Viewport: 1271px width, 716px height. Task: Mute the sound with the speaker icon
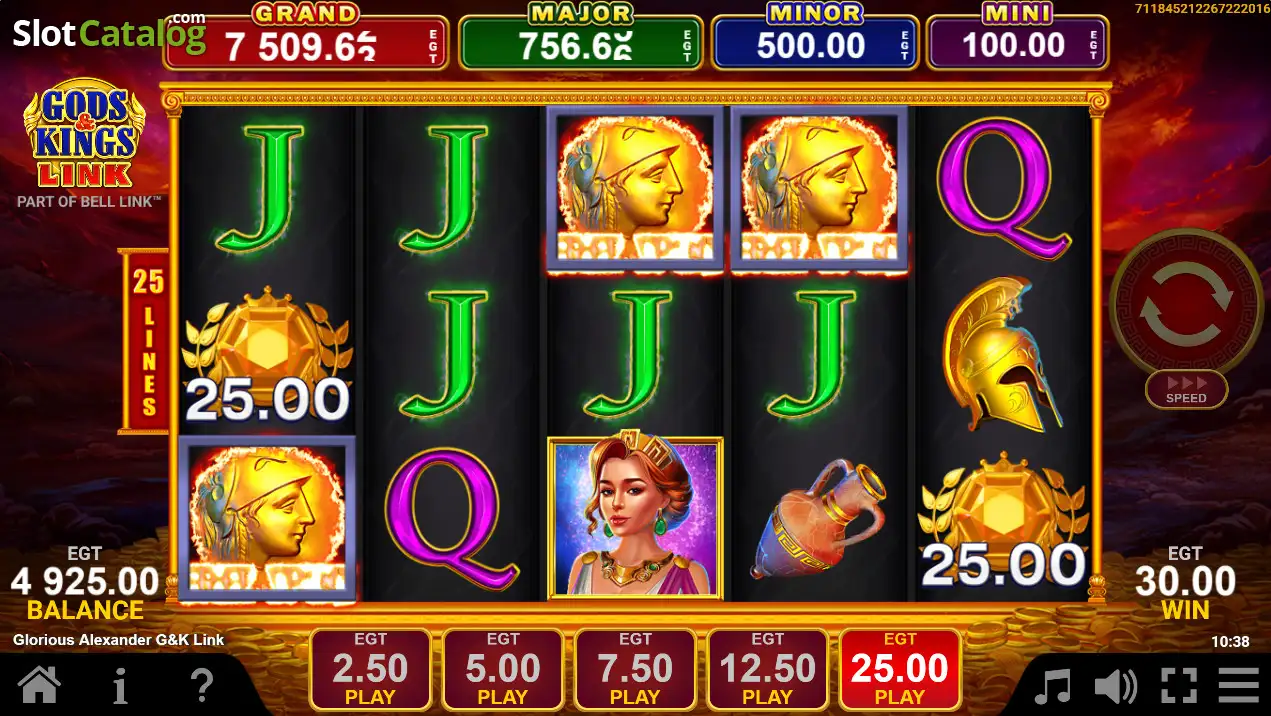(1115, 687)
